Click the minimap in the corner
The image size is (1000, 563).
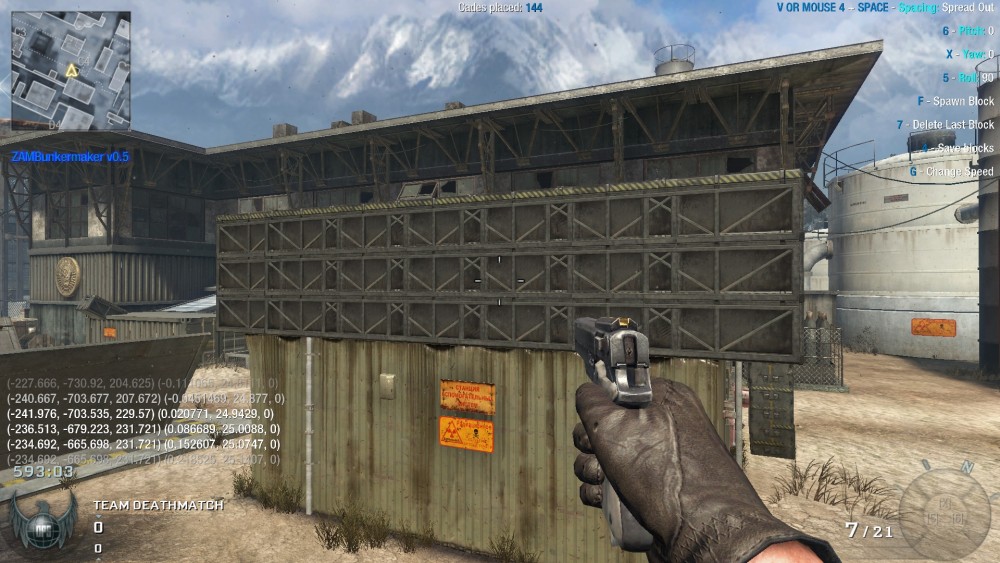click(70, 70)
